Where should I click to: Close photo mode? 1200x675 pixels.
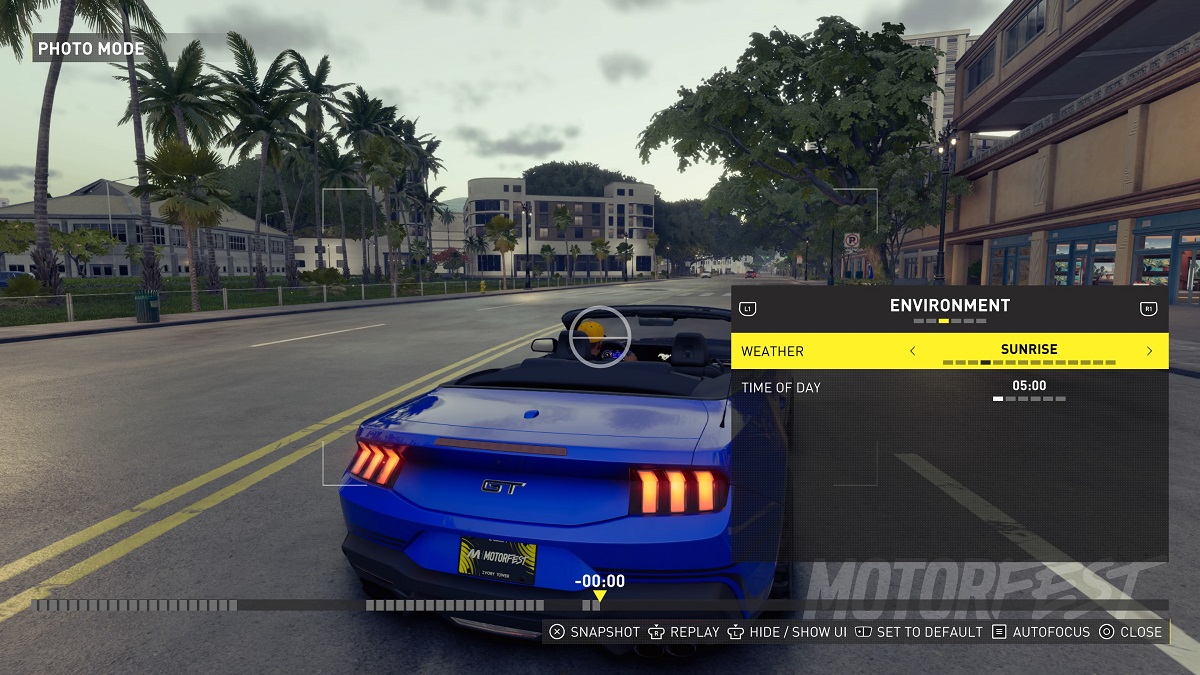coord(1131,632)
